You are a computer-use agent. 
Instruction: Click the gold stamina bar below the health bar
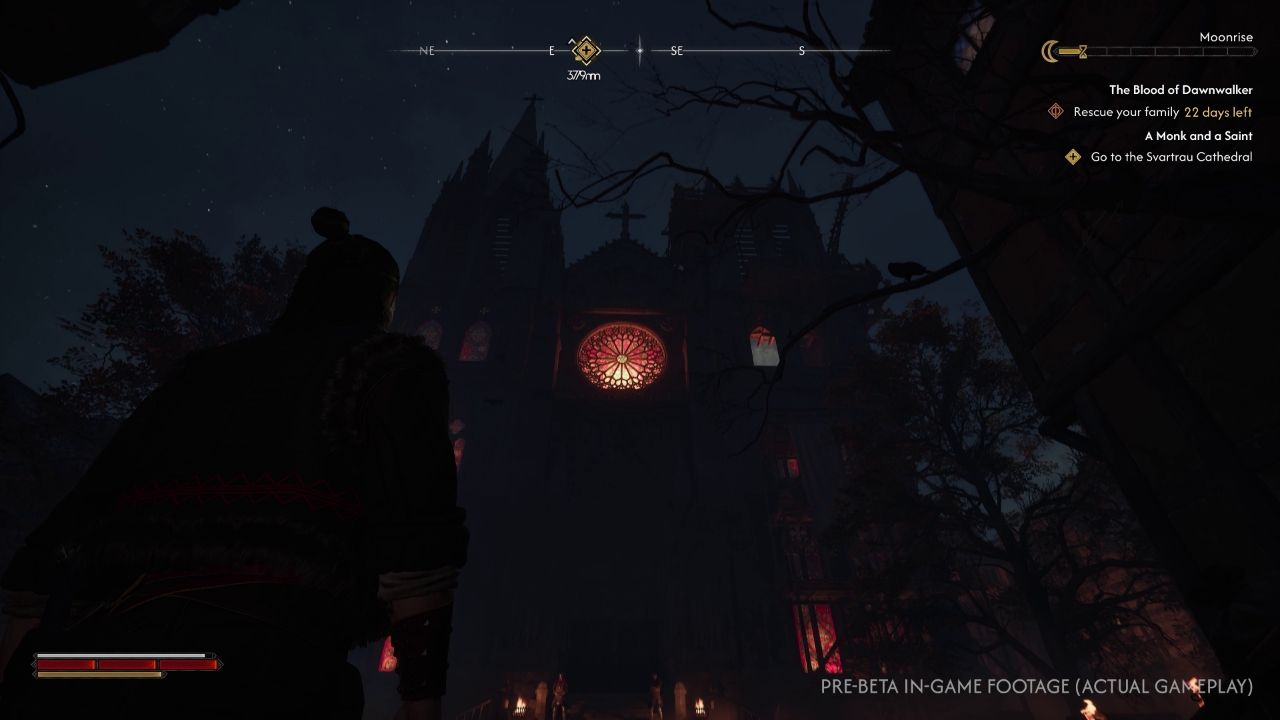100,674
